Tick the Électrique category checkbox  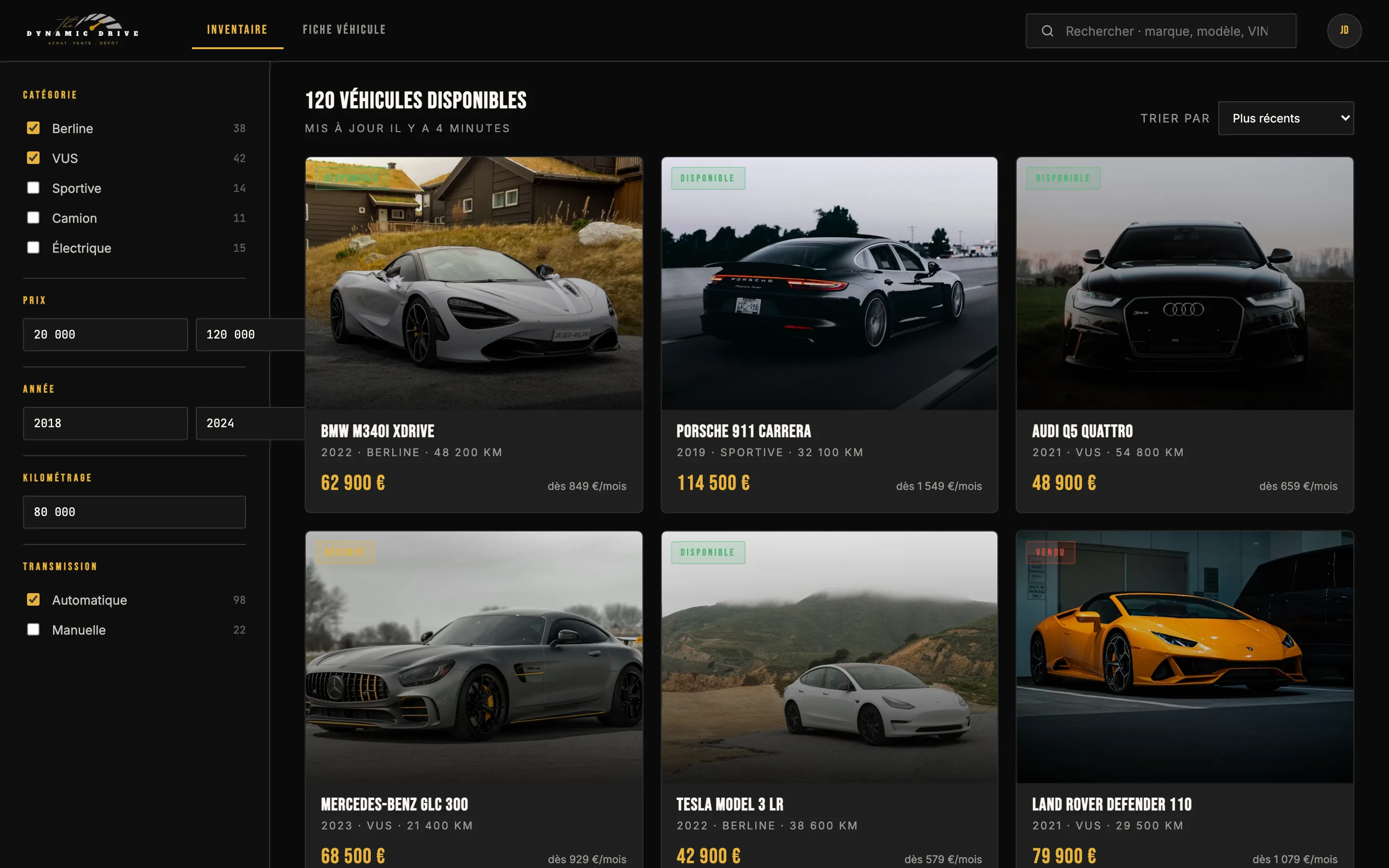pos(33,247)
